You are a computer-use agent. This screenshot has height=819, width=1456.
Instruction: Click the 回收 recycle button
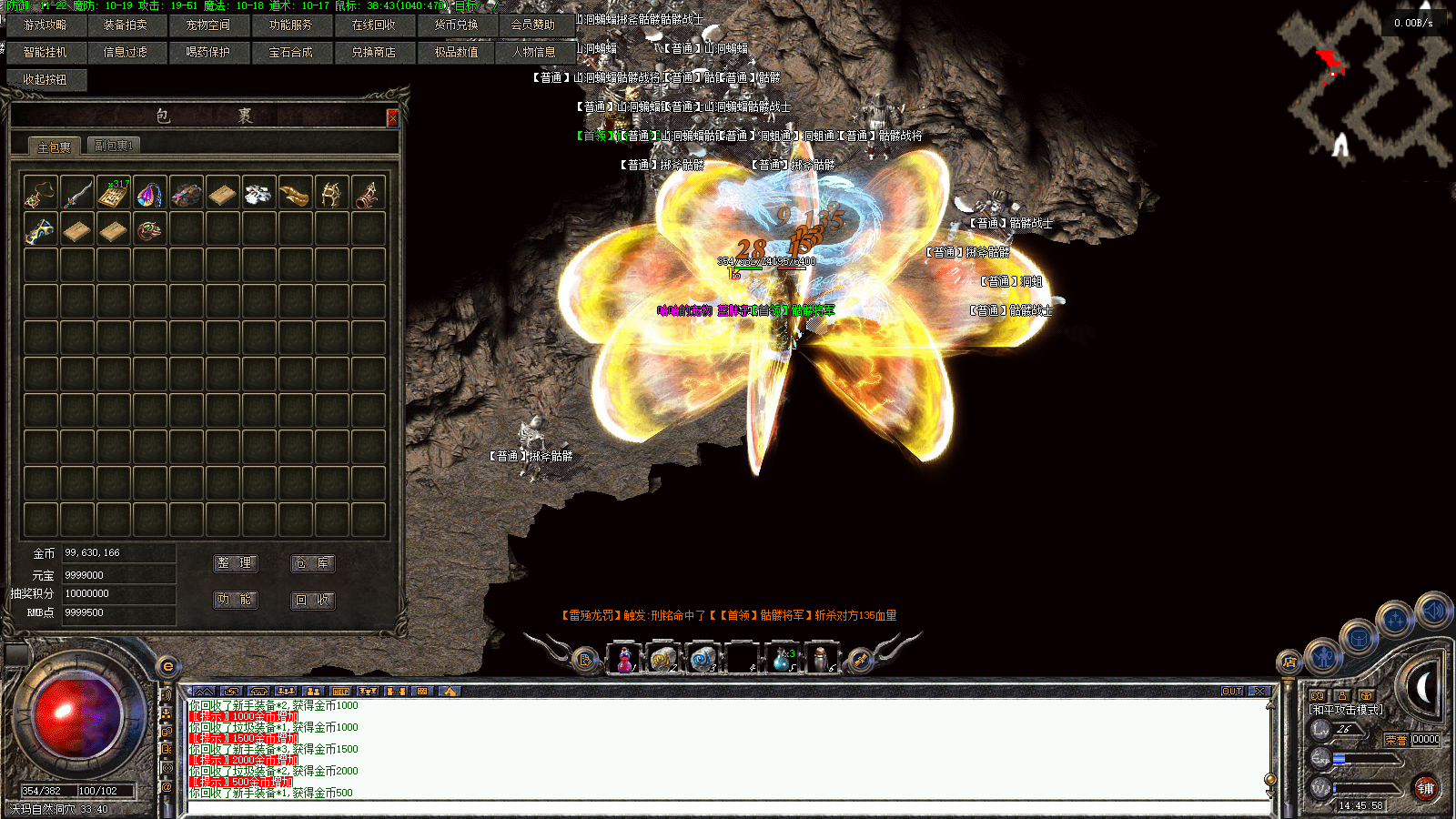(x=312, y=600)
